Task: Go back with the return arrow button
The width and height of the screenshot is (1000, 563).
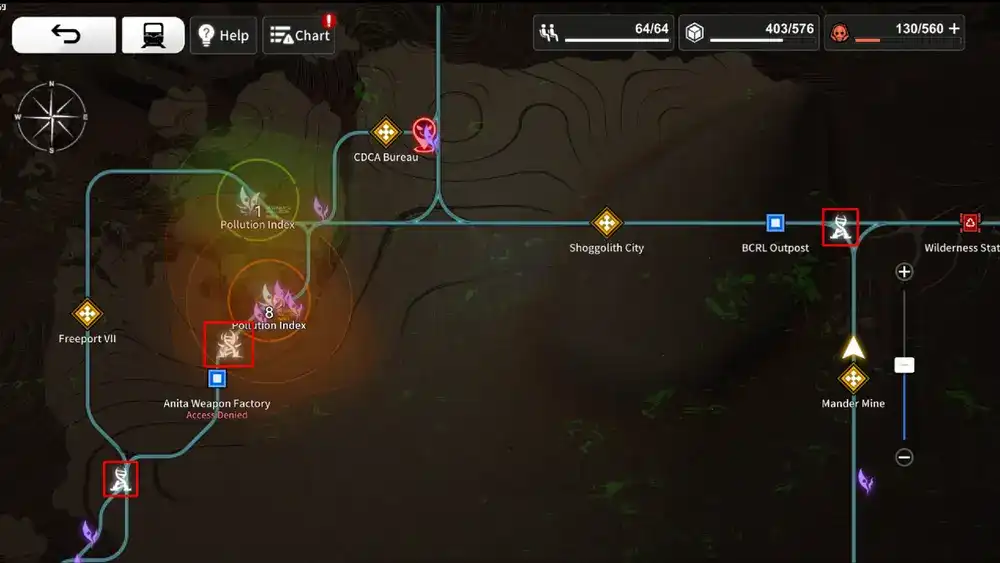Action: [x=64, y=35]
